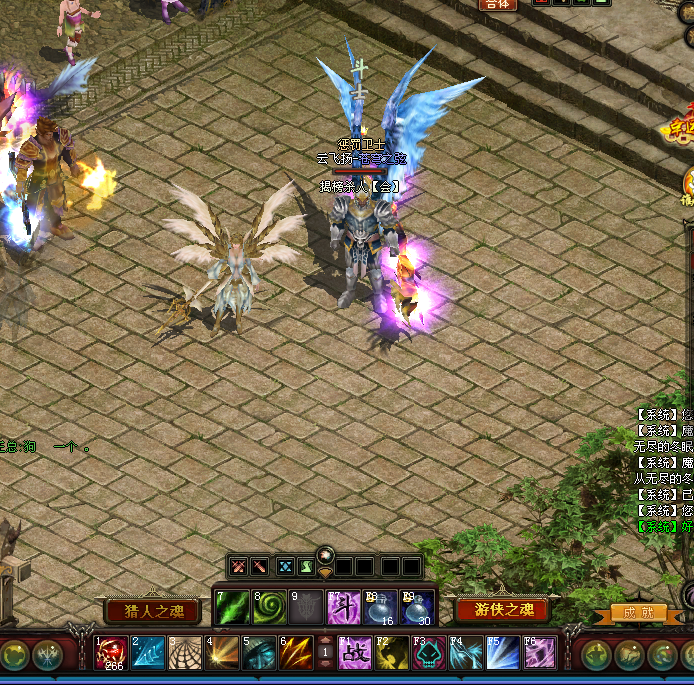
Task: Select the 斗 skill on F7
Action: coord(344,607)
